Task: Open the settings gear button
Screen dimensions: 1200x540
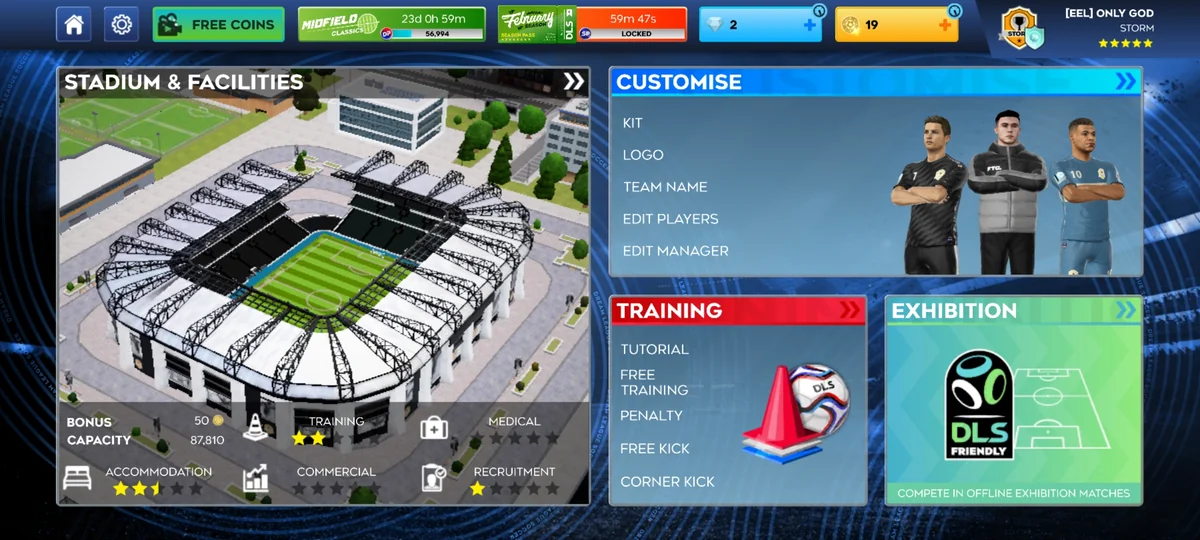Action: [x=121, y=24]
